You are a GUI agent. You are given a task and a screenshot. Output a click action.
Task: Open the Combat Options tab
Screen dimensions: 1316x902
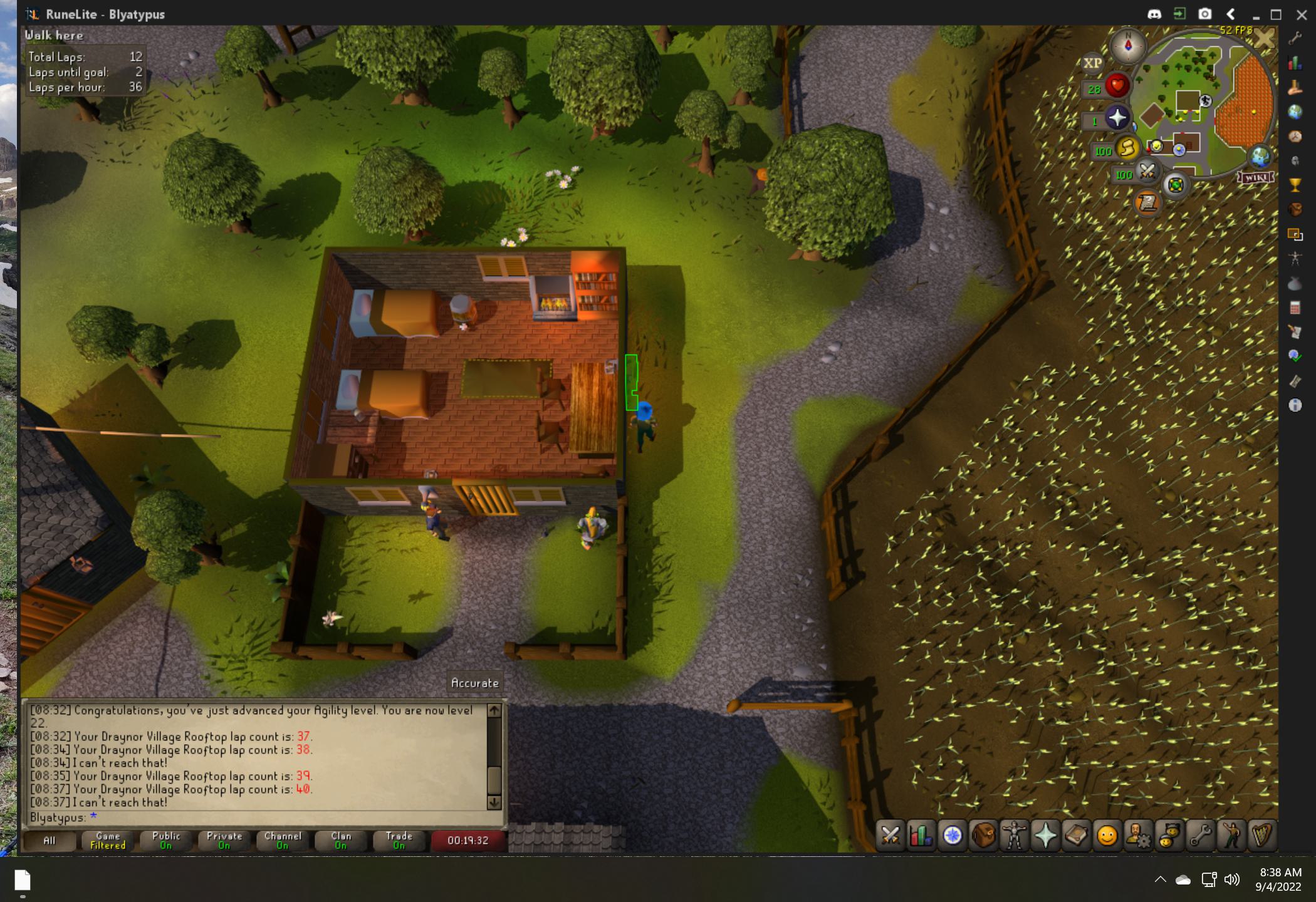(890, 835)
